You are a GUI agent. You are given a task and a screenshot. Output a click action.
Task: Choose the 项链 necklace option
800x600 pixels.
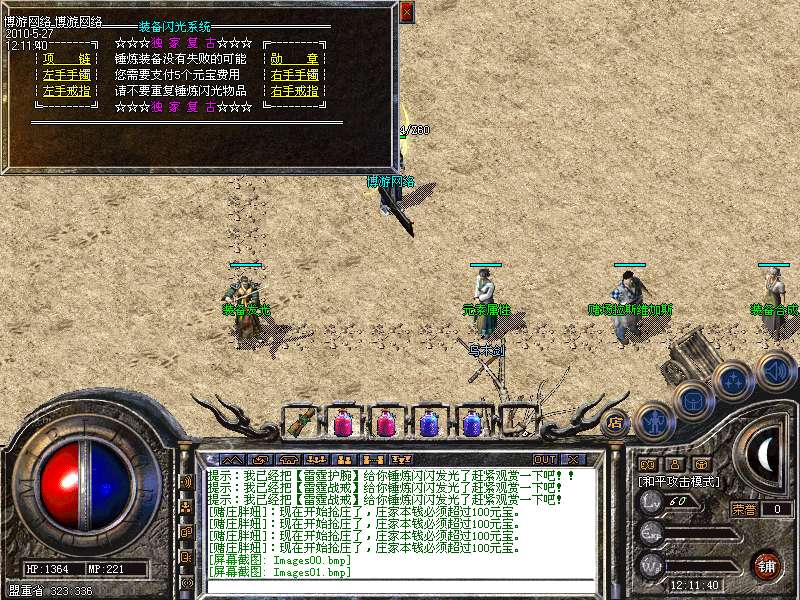pos(67,59)
